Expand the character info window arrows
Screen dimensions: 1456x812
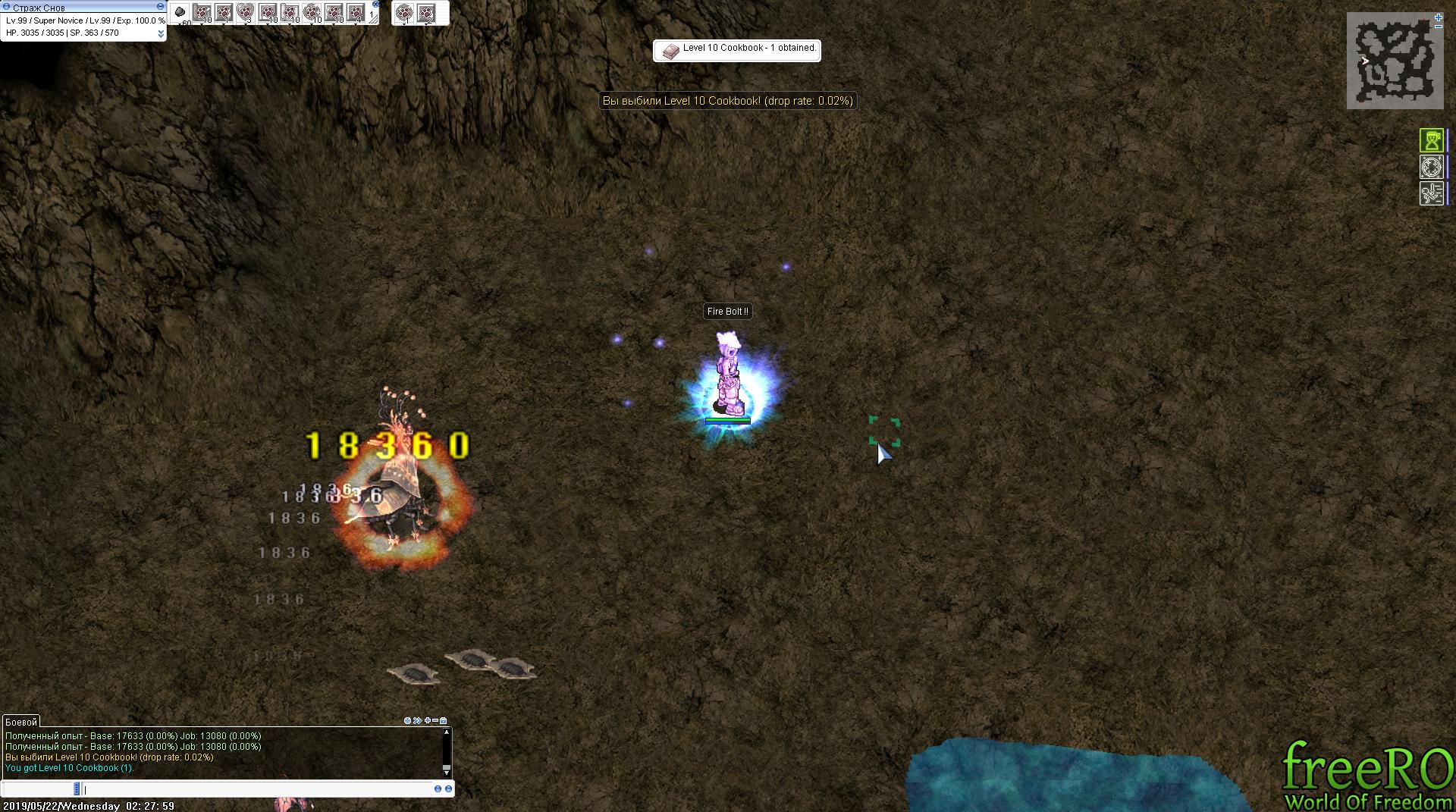pos(161,33)
